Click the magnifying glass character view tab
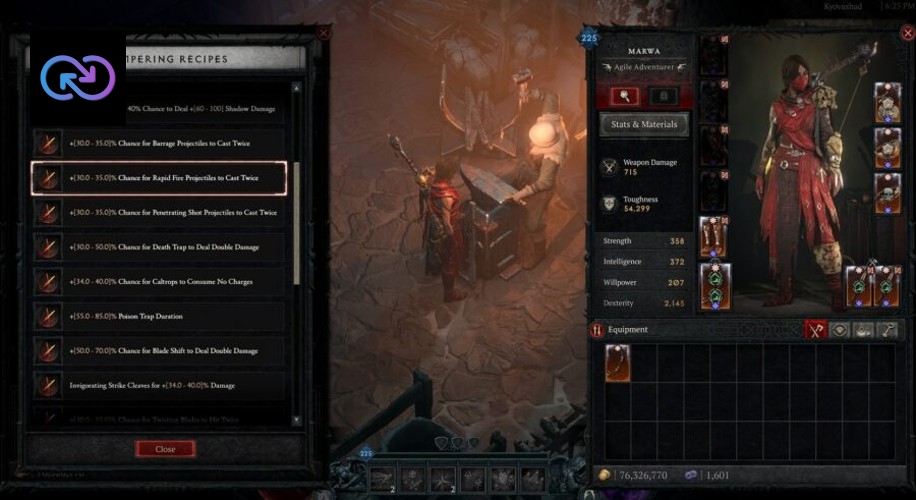The height and width of the screenshot is (500, 916). coord(625,96)
